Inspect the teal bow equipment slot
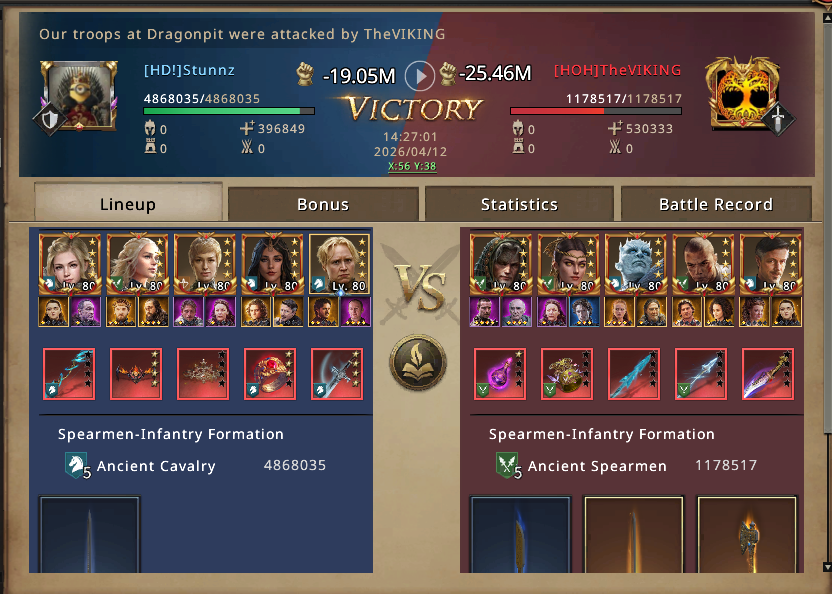This screenshot has width=832, height=594. pyautogui.click(x=69, y=374)
